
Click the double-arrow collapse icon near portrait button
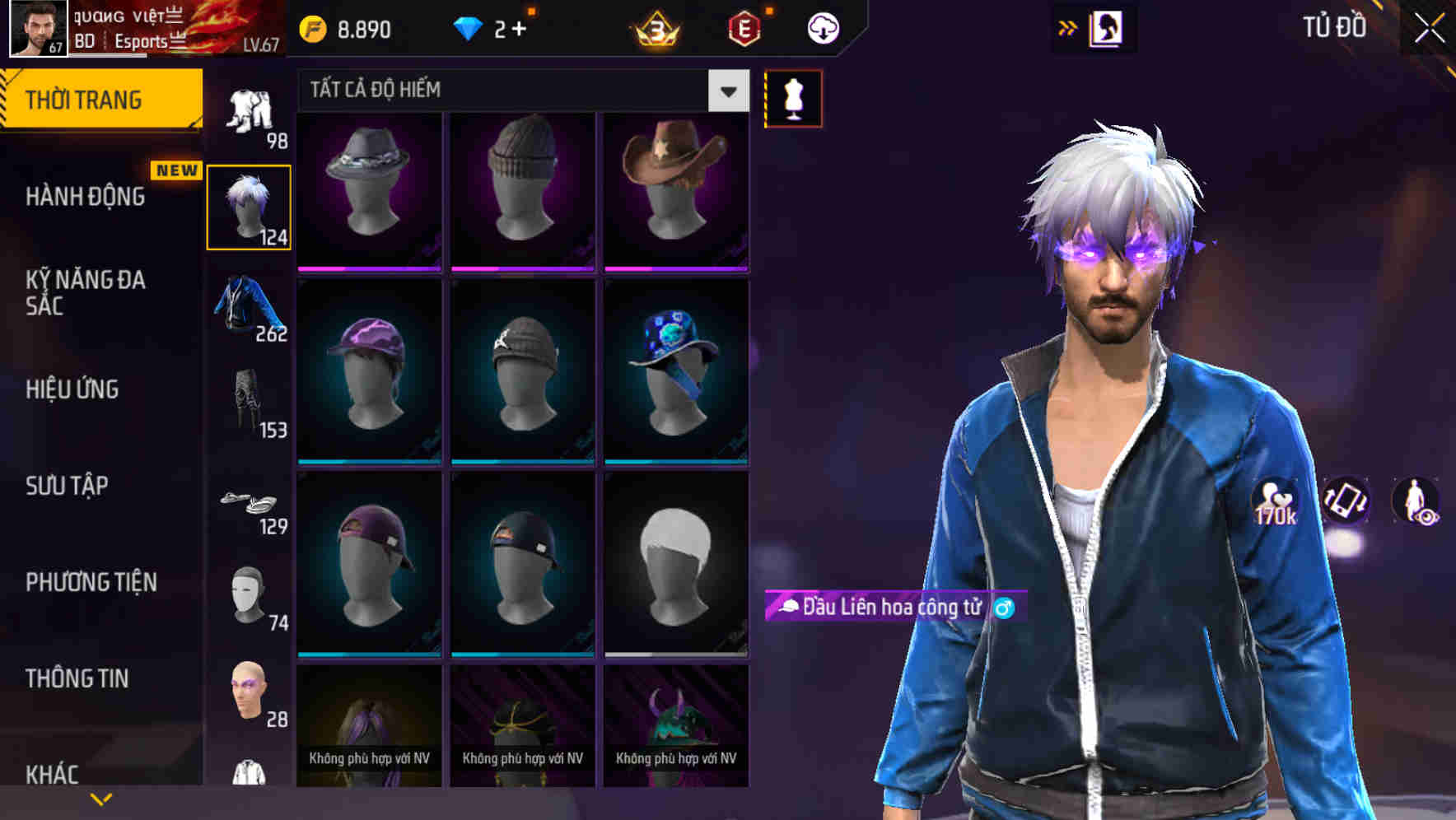click(1067, 27)
